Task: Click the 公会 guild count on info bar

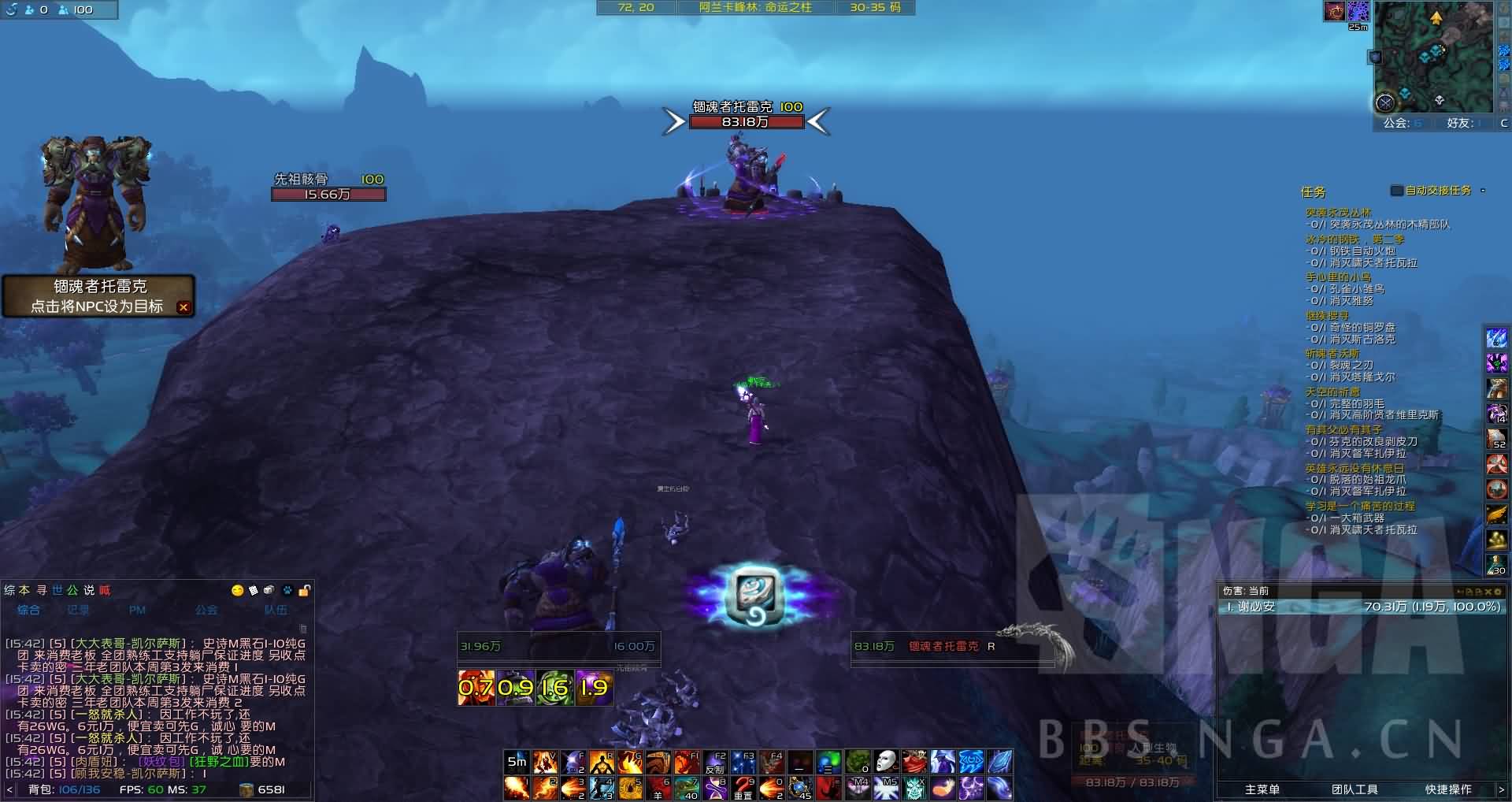Action: (1403, 123)
